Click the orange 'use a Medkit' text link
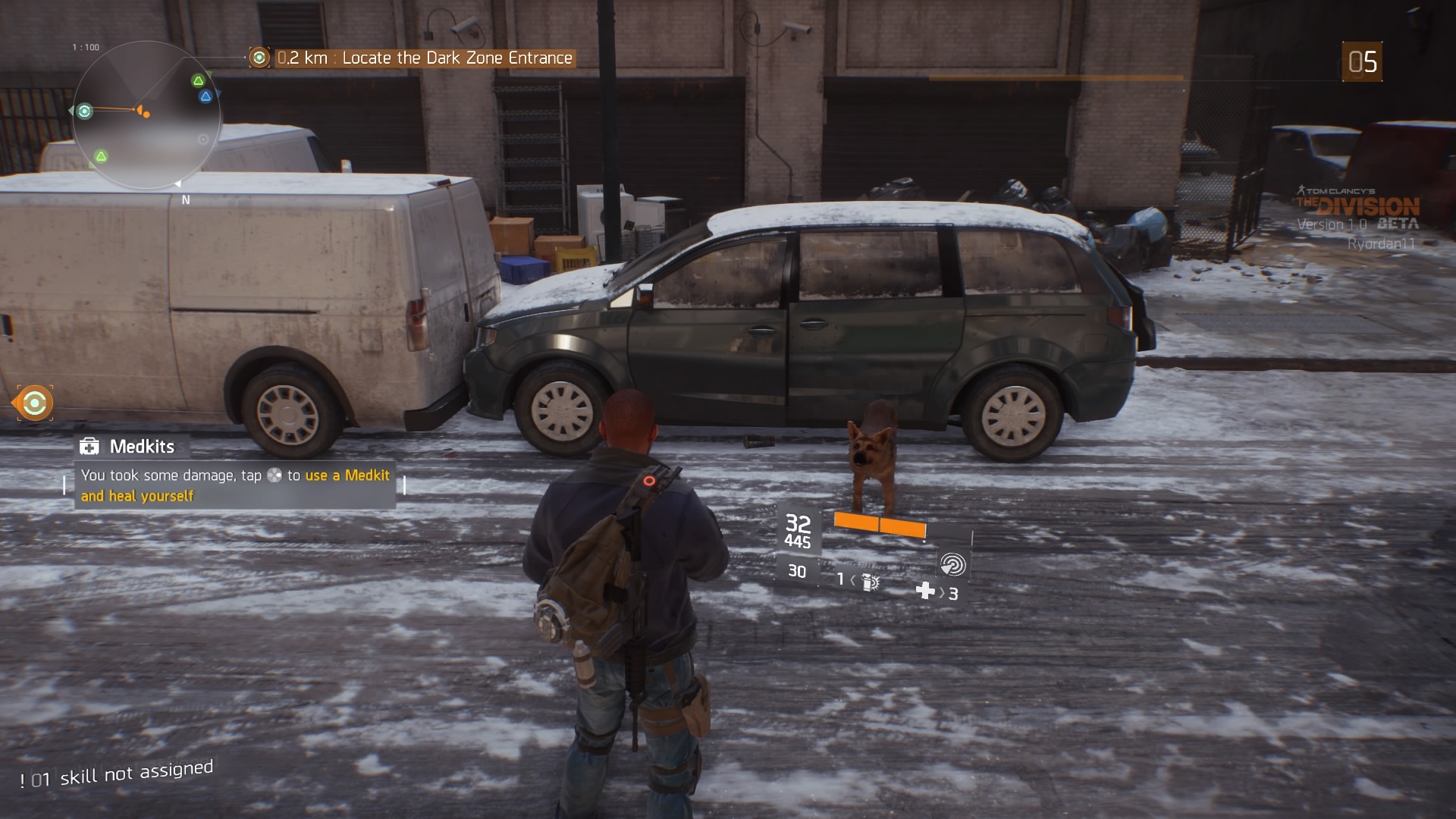Image resolution: width=1456 pixels, height=819 pixels. click(346, 476)
